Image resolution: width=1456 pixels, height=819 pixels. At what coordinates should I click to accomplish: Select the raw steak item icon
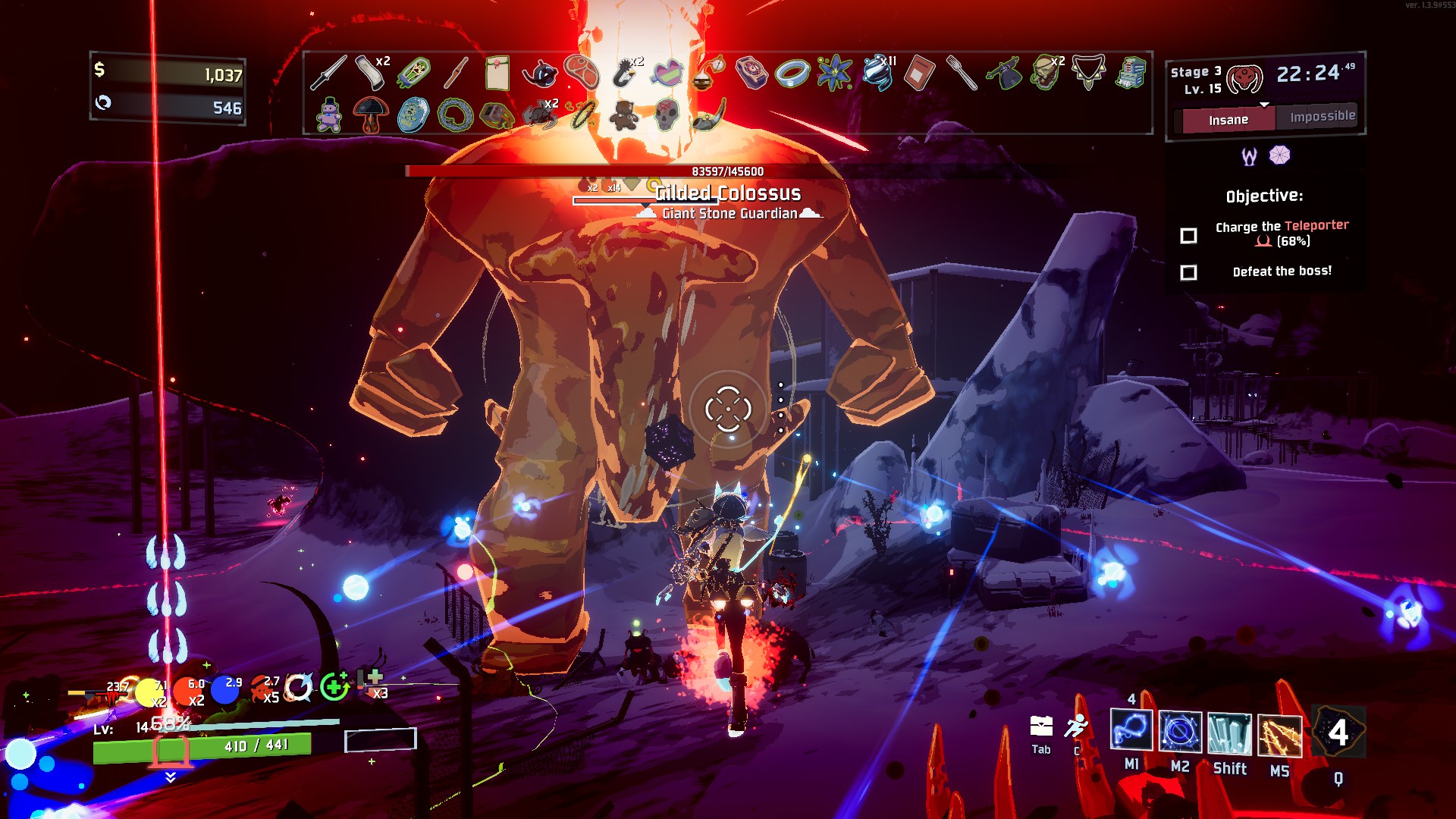click(582, 74)
